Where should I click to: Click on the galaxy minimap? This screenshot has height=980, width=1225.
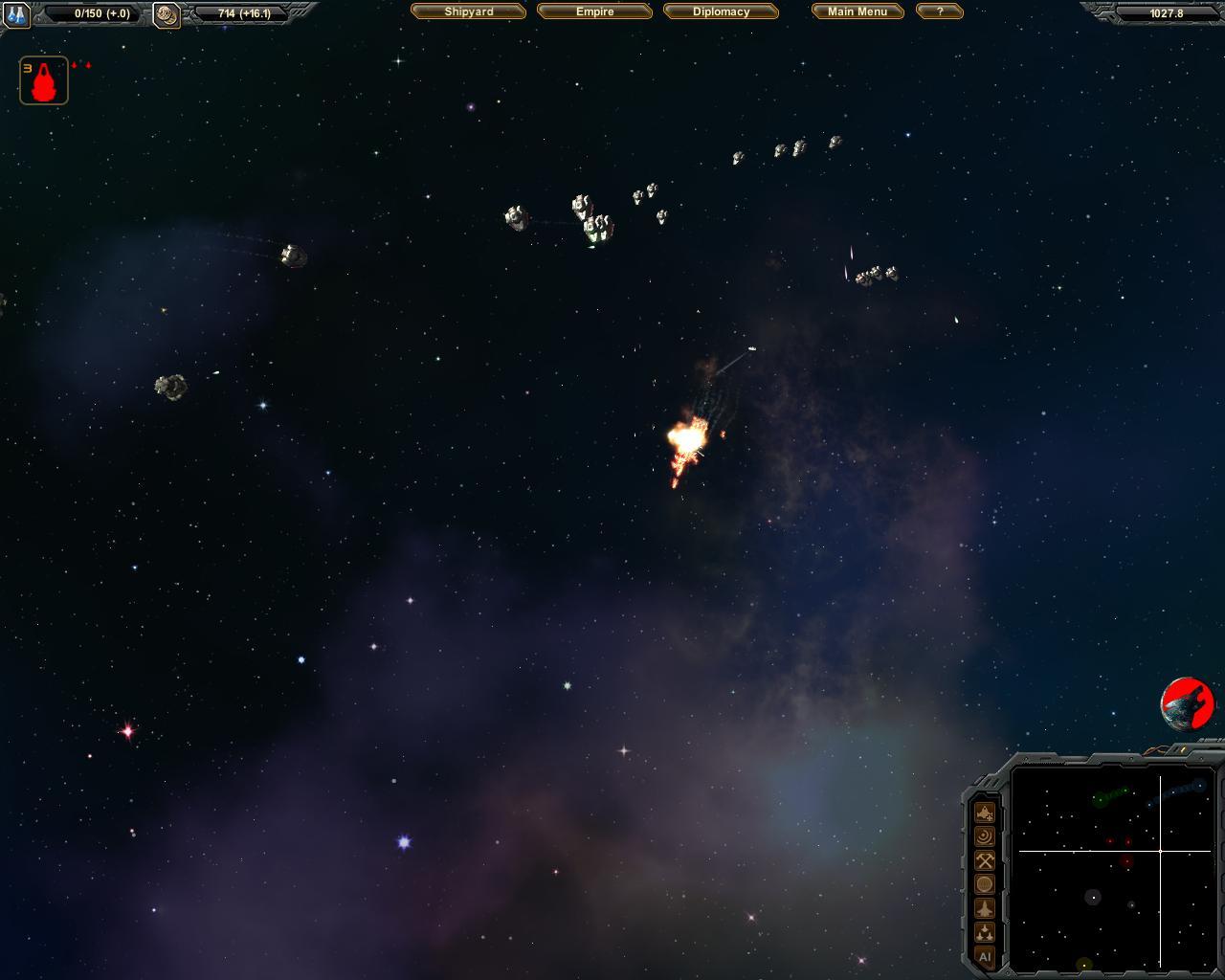click(x=1113, y=867)
